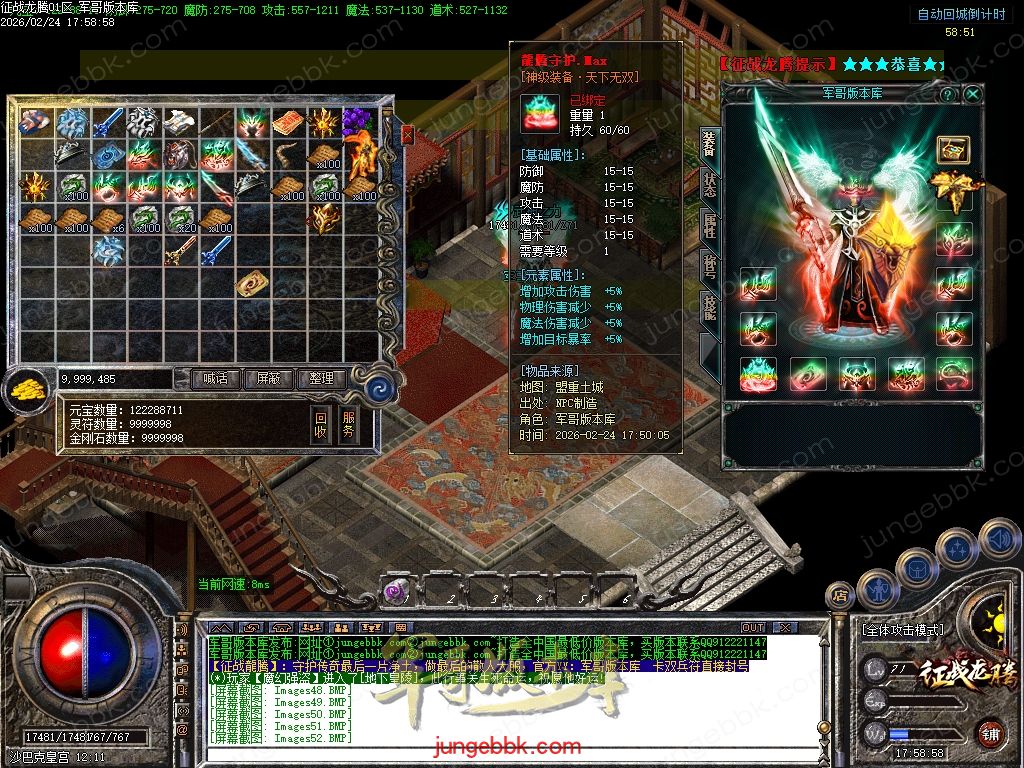Activate the 屏蔽 block button
Viewport: 1024px width, 768px height.
pyautogui.click(x=269, y=379)
